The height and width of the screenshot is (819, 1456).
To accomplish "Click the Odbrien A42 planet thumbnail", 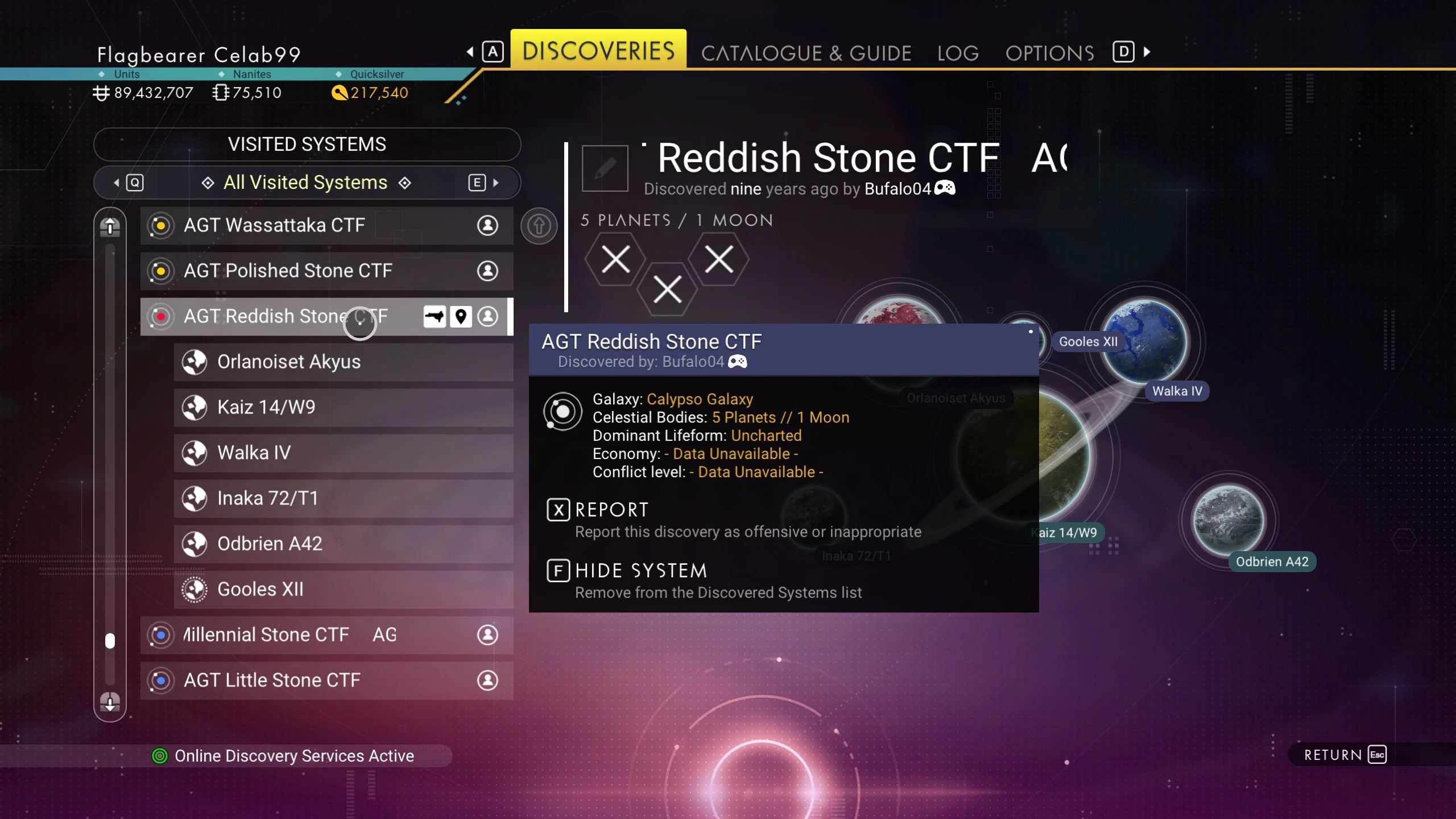I will click(1228, 520).
